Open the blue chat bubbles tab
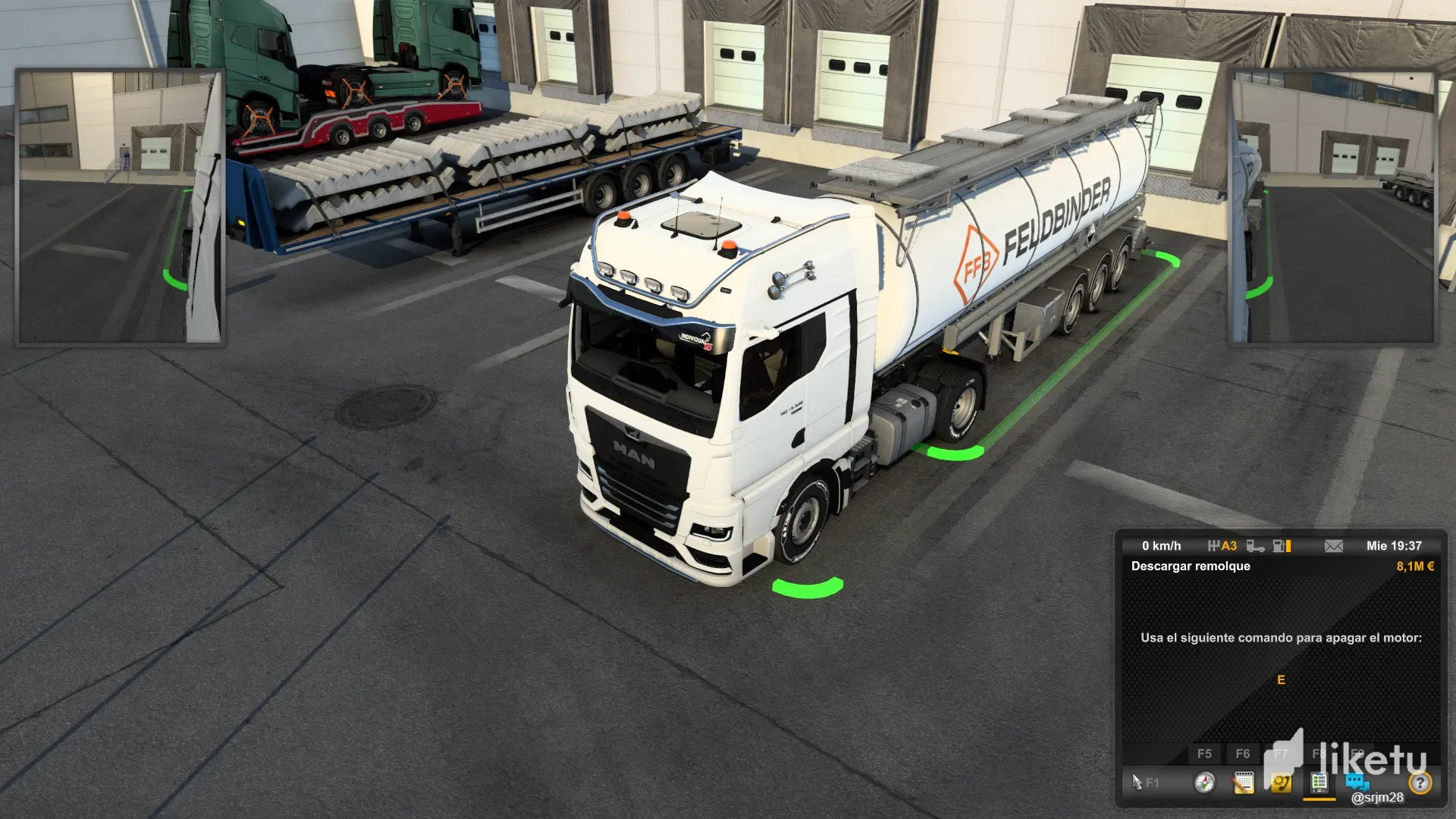The height and width of the screenshot is (819, 1456). [x=1357, y=781]
